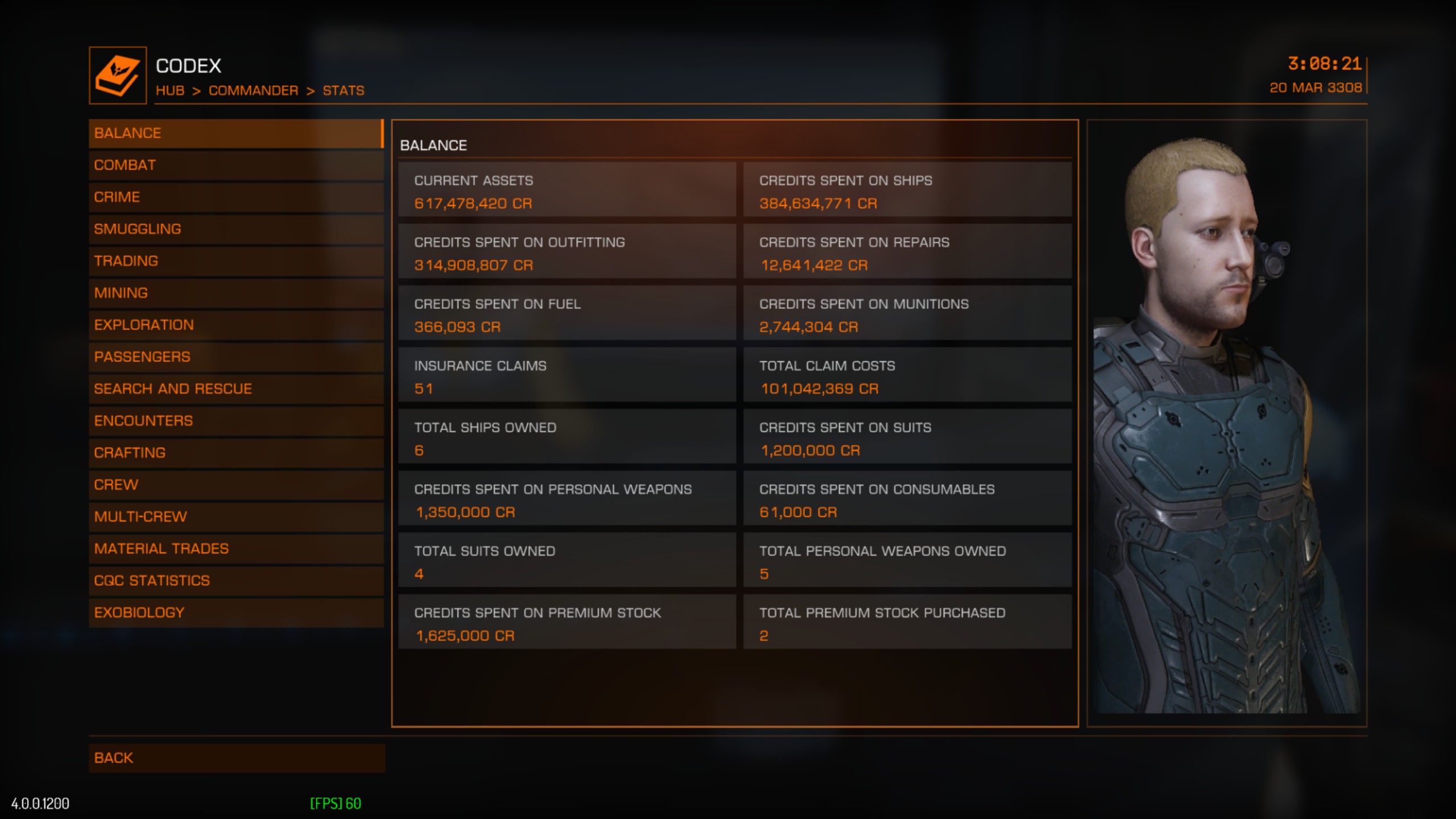Screen dimensions: 1456x819
Task: Return to Commander via breadcrumb
Action: tap(253, 90)
